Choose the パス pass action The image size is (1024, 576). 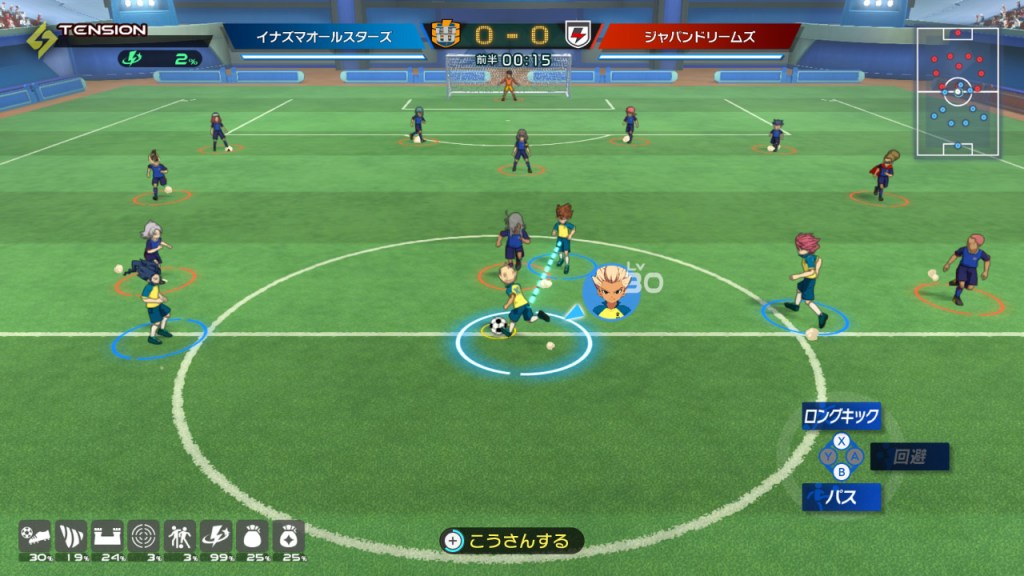coord(841,496)
